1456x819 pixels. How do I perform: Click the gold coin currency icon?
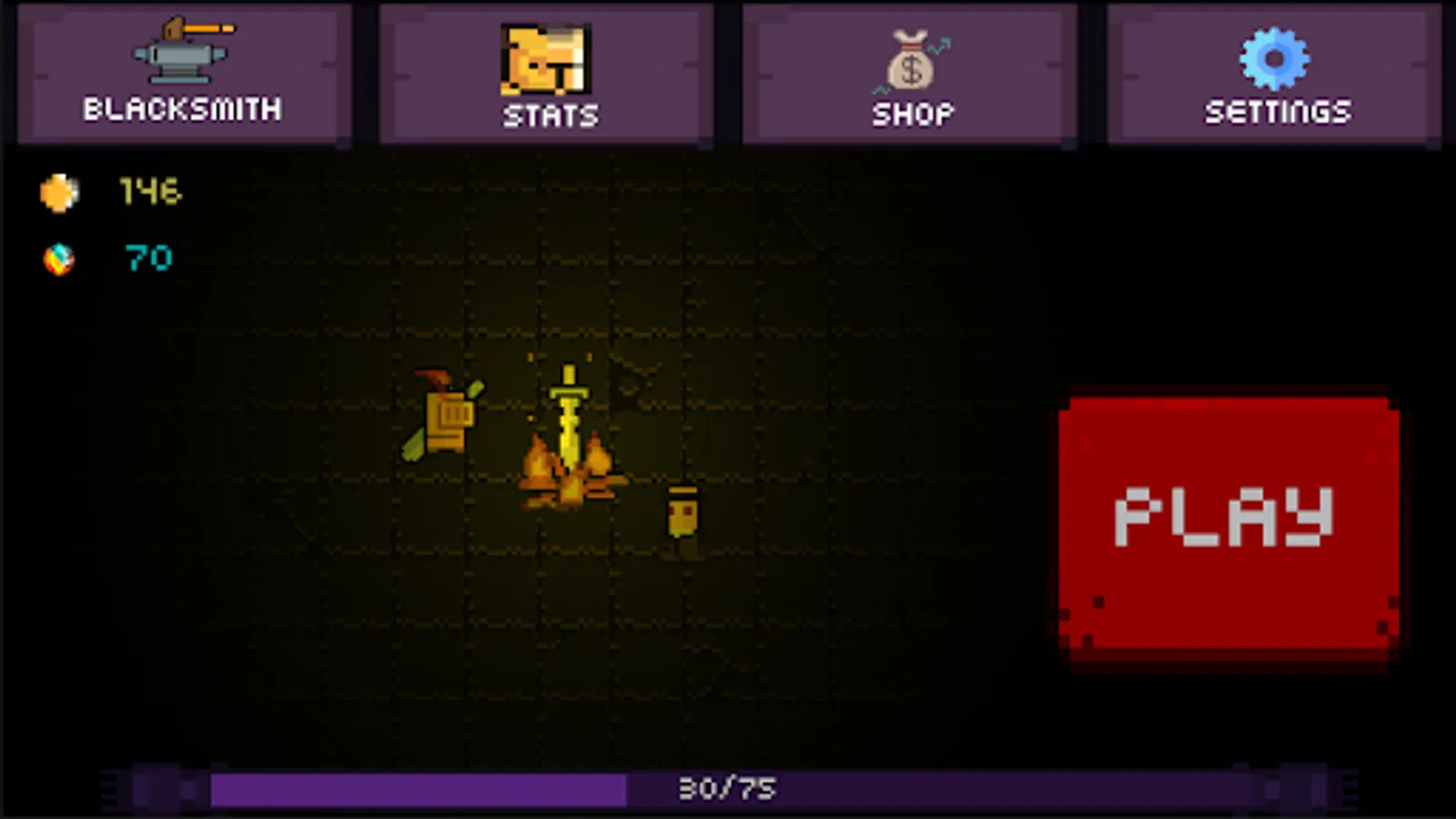point(59,193)
